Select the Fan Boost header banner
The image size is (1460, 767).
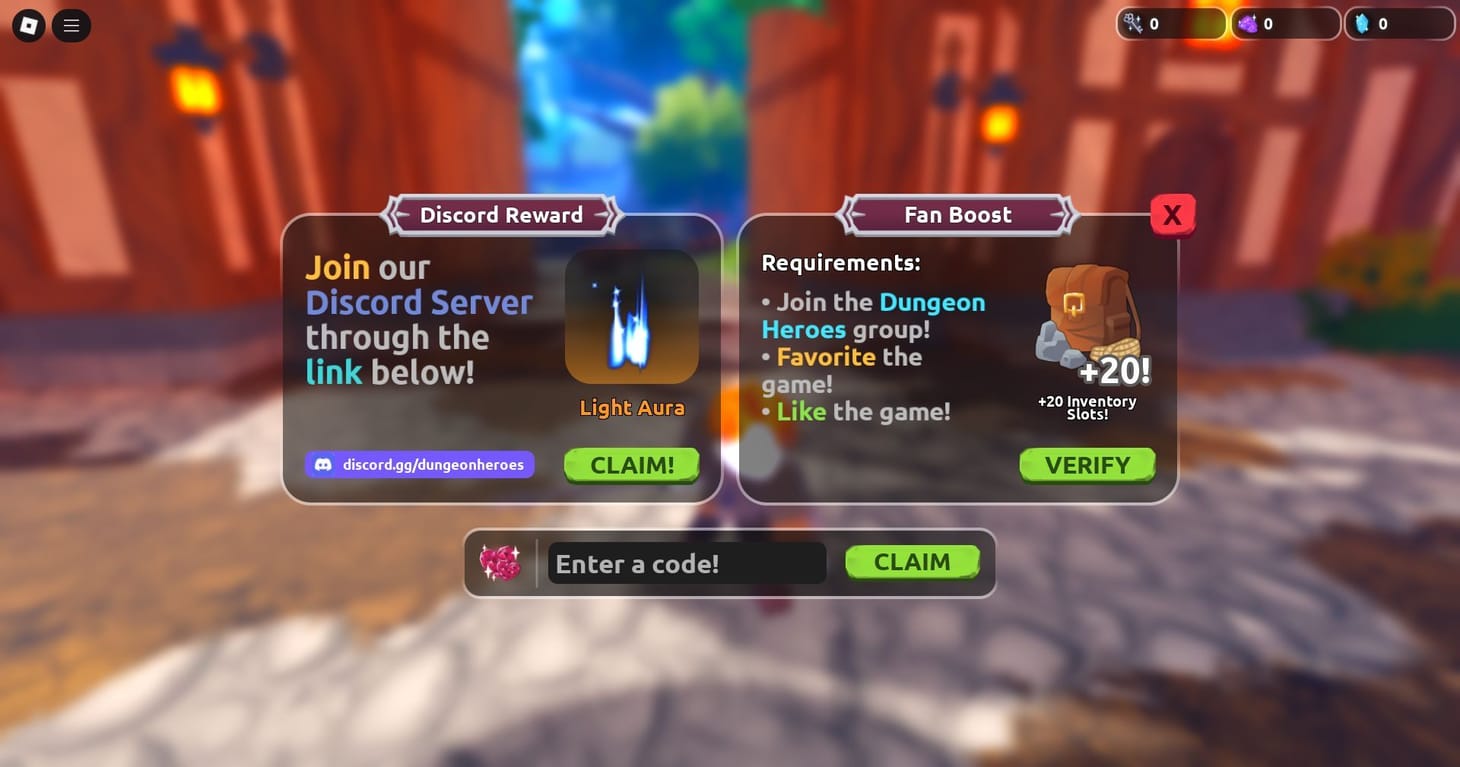(956, 214)
